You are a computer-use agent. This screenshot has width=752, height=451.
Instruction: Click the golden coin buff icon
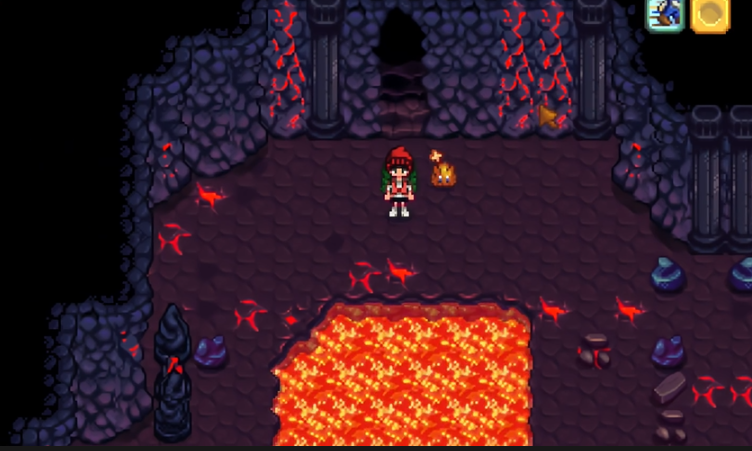point(709,14)
